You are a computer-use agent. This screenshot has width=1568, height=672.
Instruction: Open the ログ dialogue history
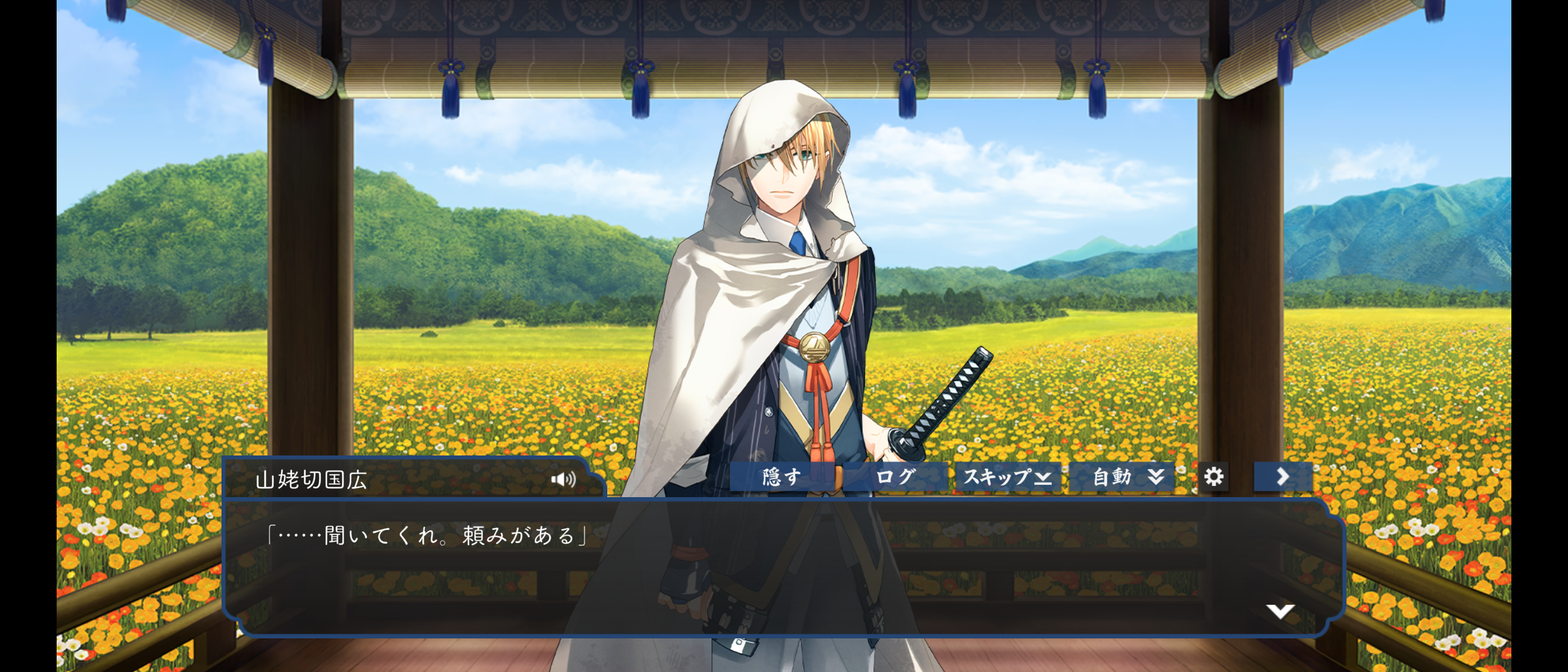[x=895, y=477]
